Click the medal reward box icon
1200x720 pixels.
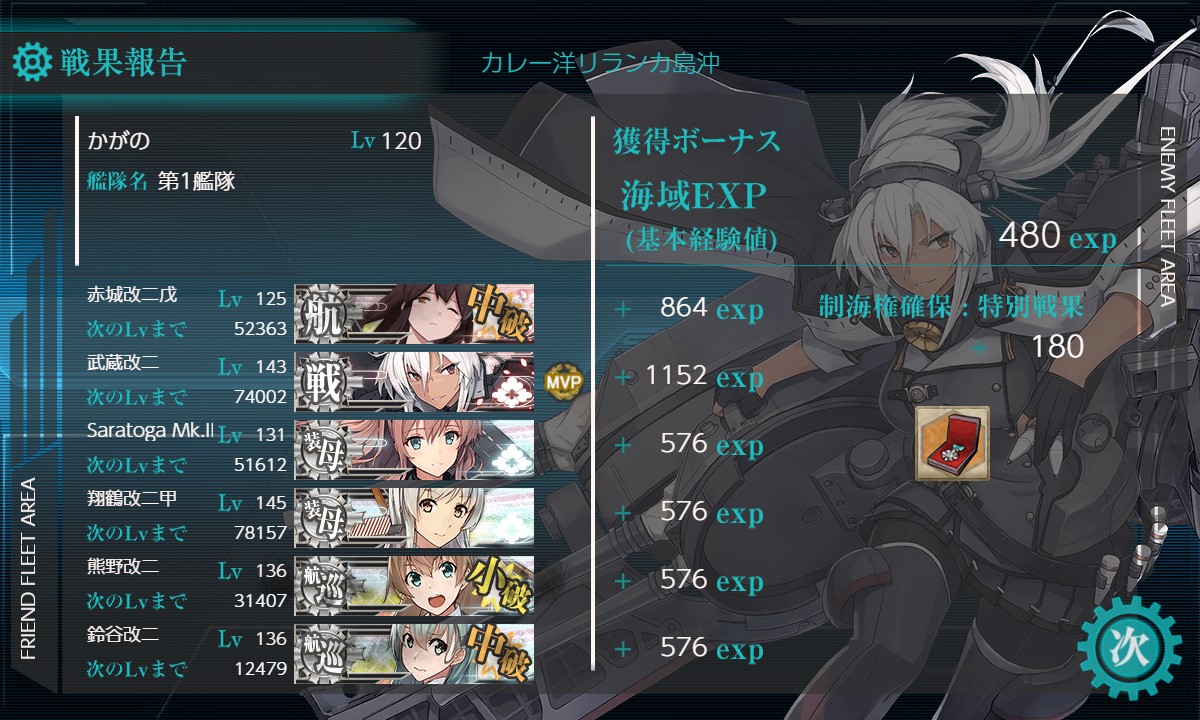(952, 443)
